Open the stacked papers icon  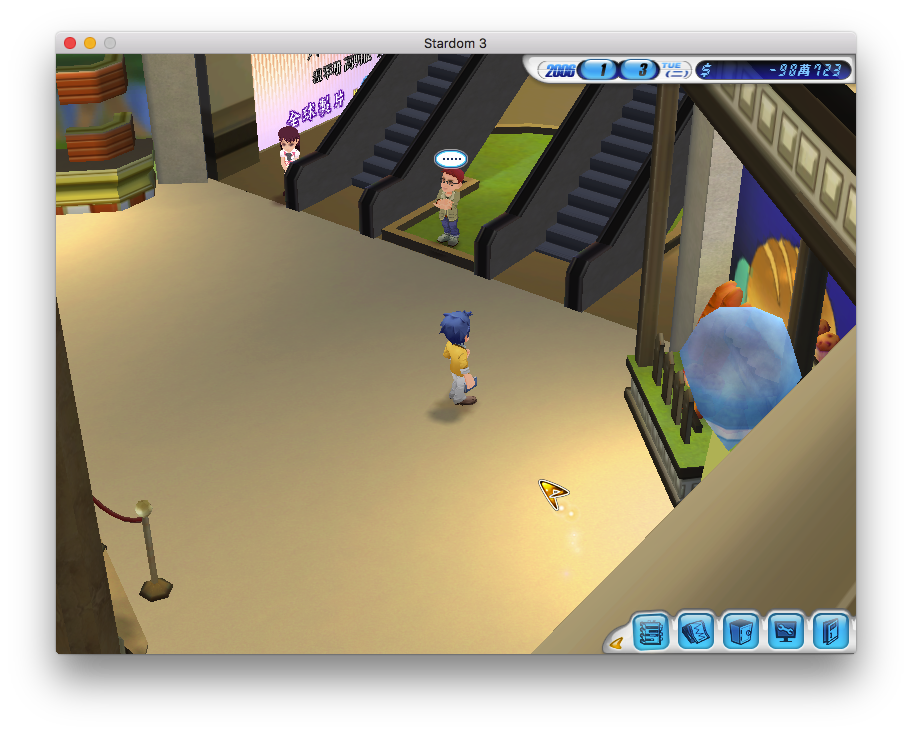click(x=696, y=632)
